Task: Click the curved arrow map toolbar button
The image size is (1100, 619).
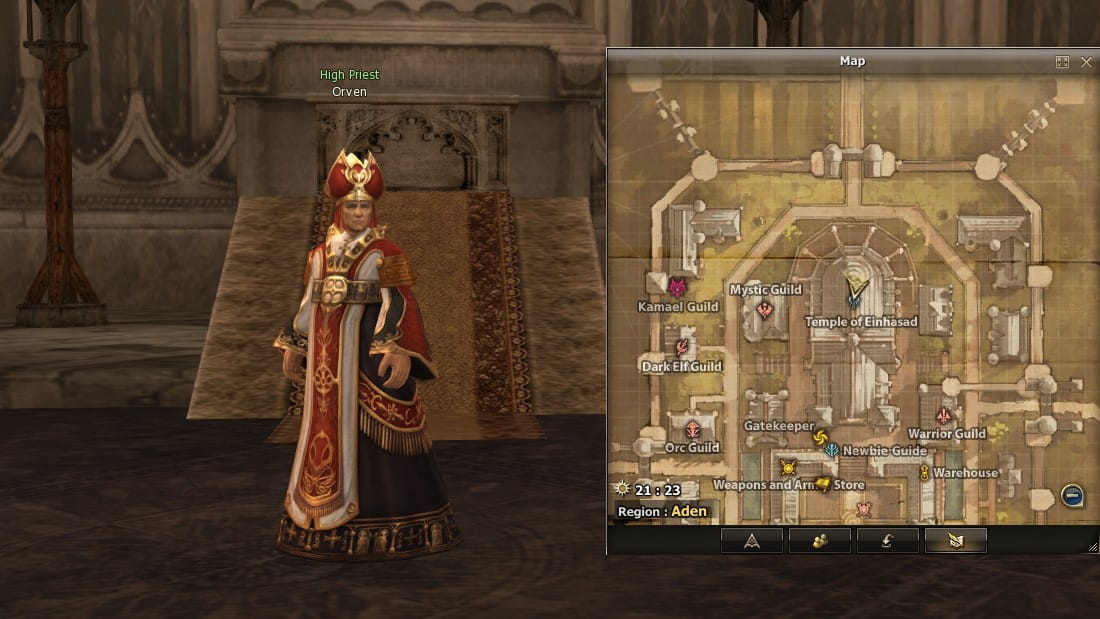Action: click(x=887, y=540)
